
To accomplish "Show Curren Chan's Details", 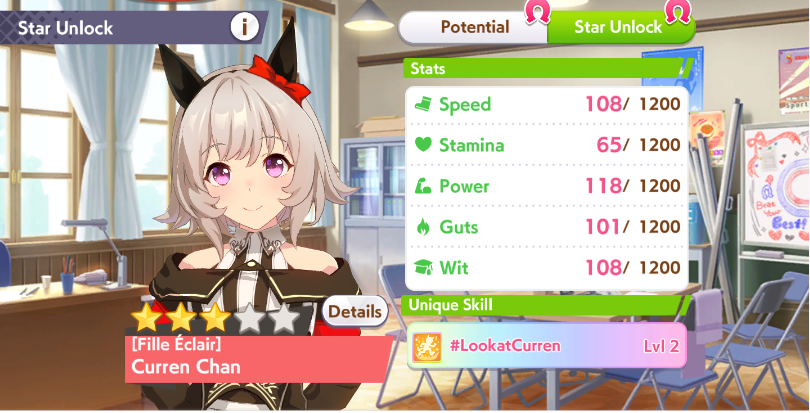I will [x=355, y=311].
